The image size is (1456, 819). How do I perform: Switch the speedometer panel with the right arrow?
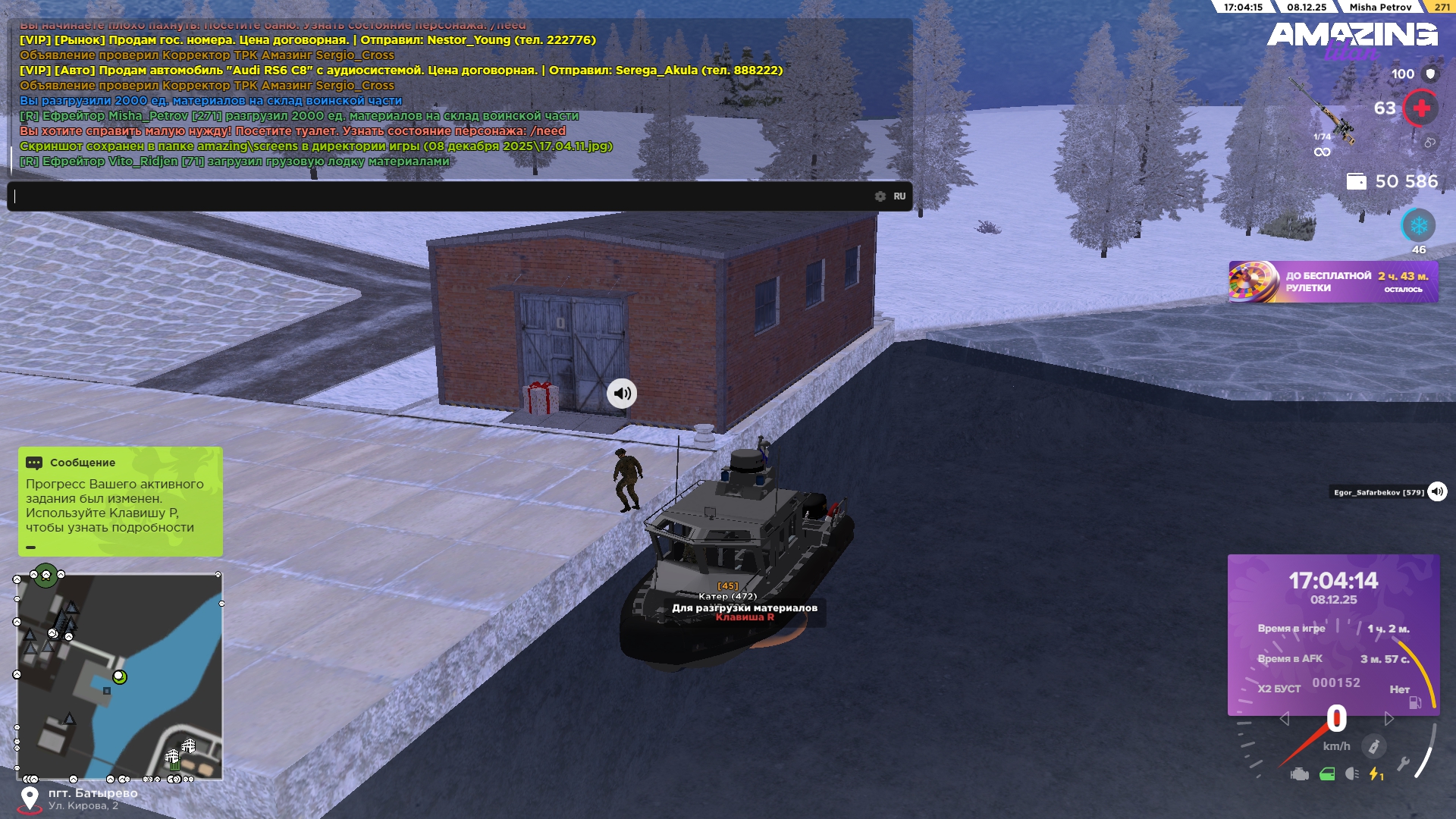(1389, 719)
